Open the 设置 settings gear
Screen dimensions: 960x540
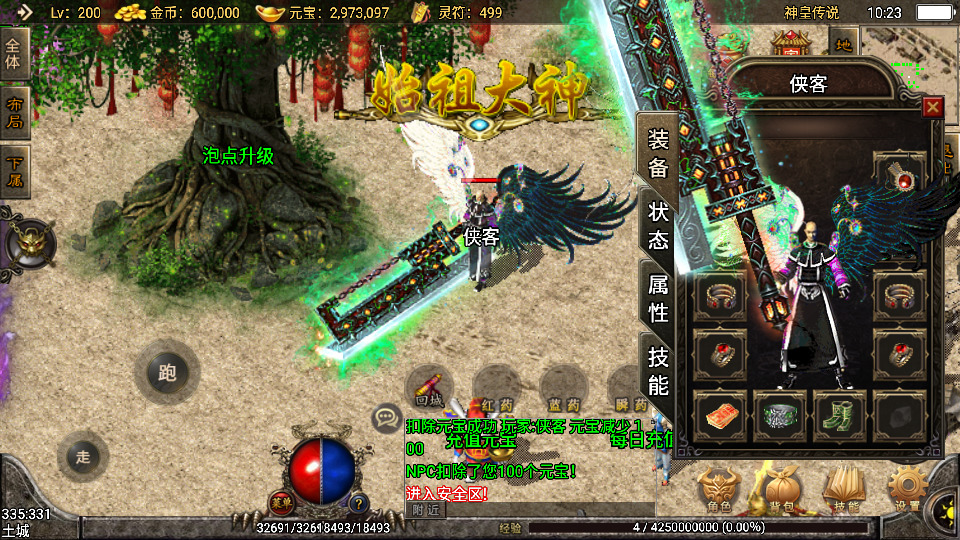[x=907, y=490]
